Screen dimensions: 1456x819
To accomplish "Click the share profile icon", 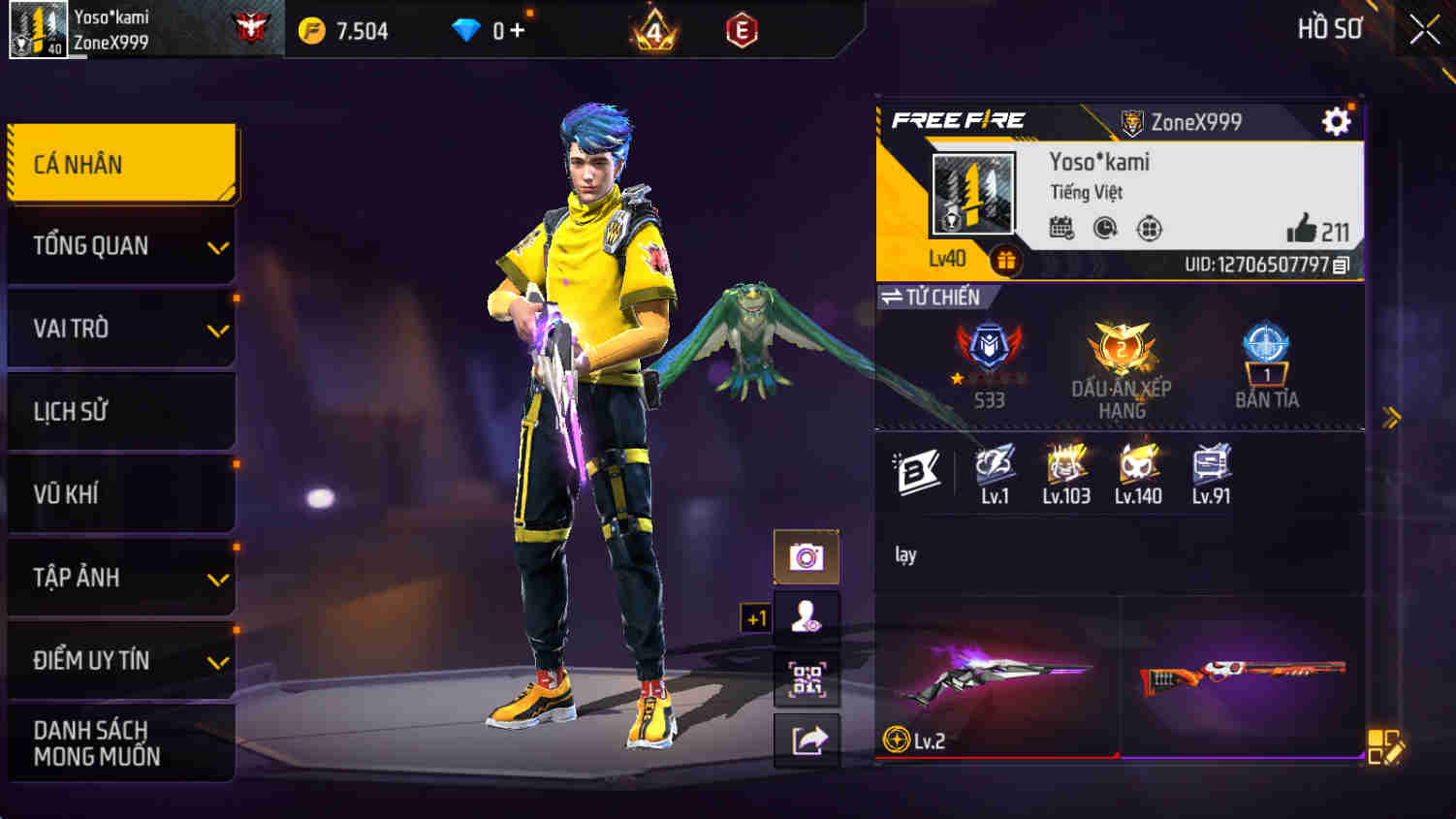I will [807, 740].
